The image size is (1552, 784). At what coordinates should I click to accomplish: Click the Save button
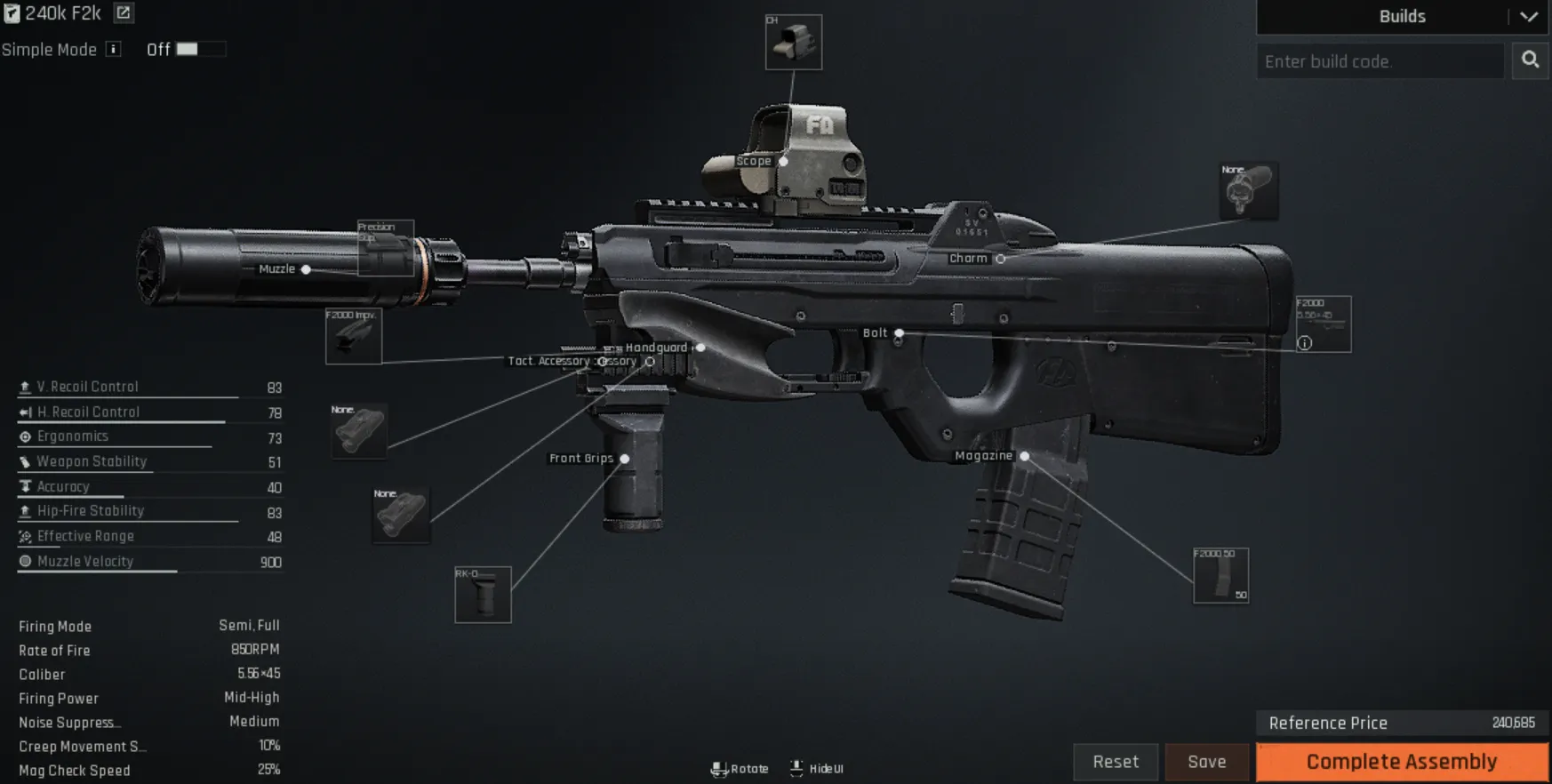pos(1206,762)
